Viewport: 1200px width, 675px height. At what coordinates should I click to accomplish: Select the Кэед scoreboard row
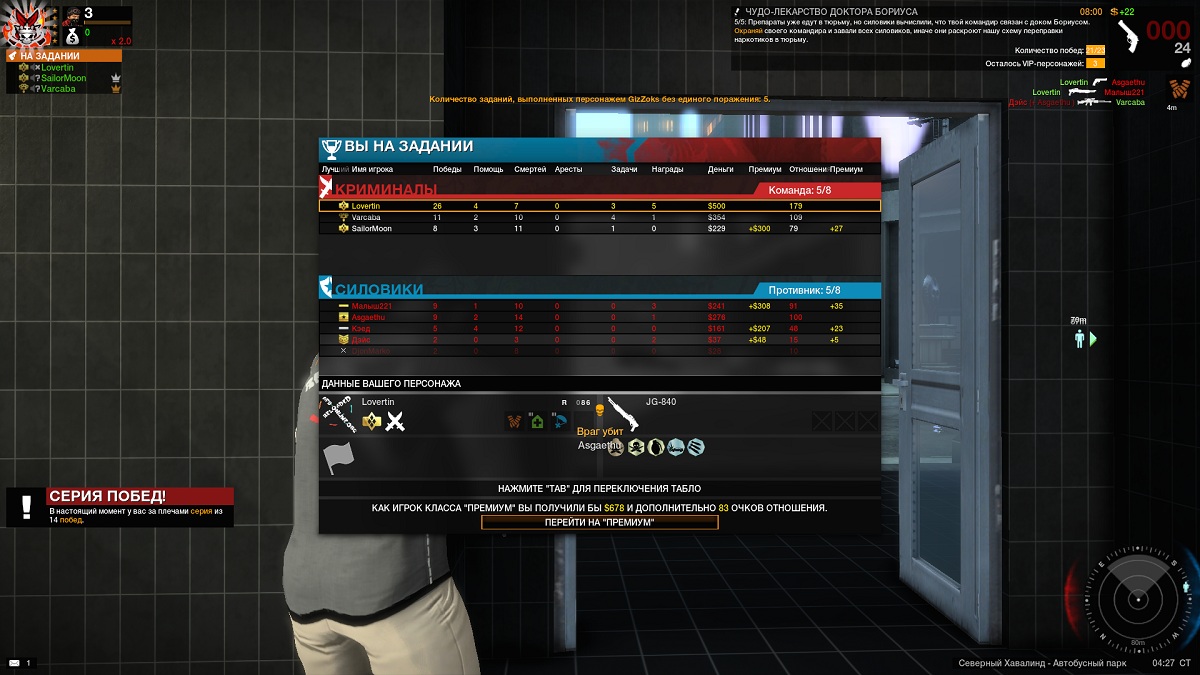coord(599,328)
